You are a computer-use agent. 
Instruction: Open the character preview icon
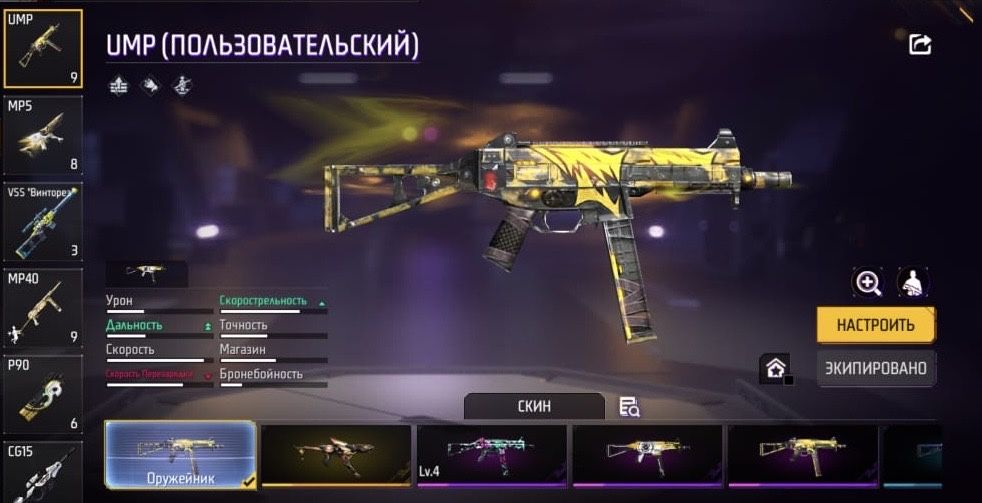[912, 283]
